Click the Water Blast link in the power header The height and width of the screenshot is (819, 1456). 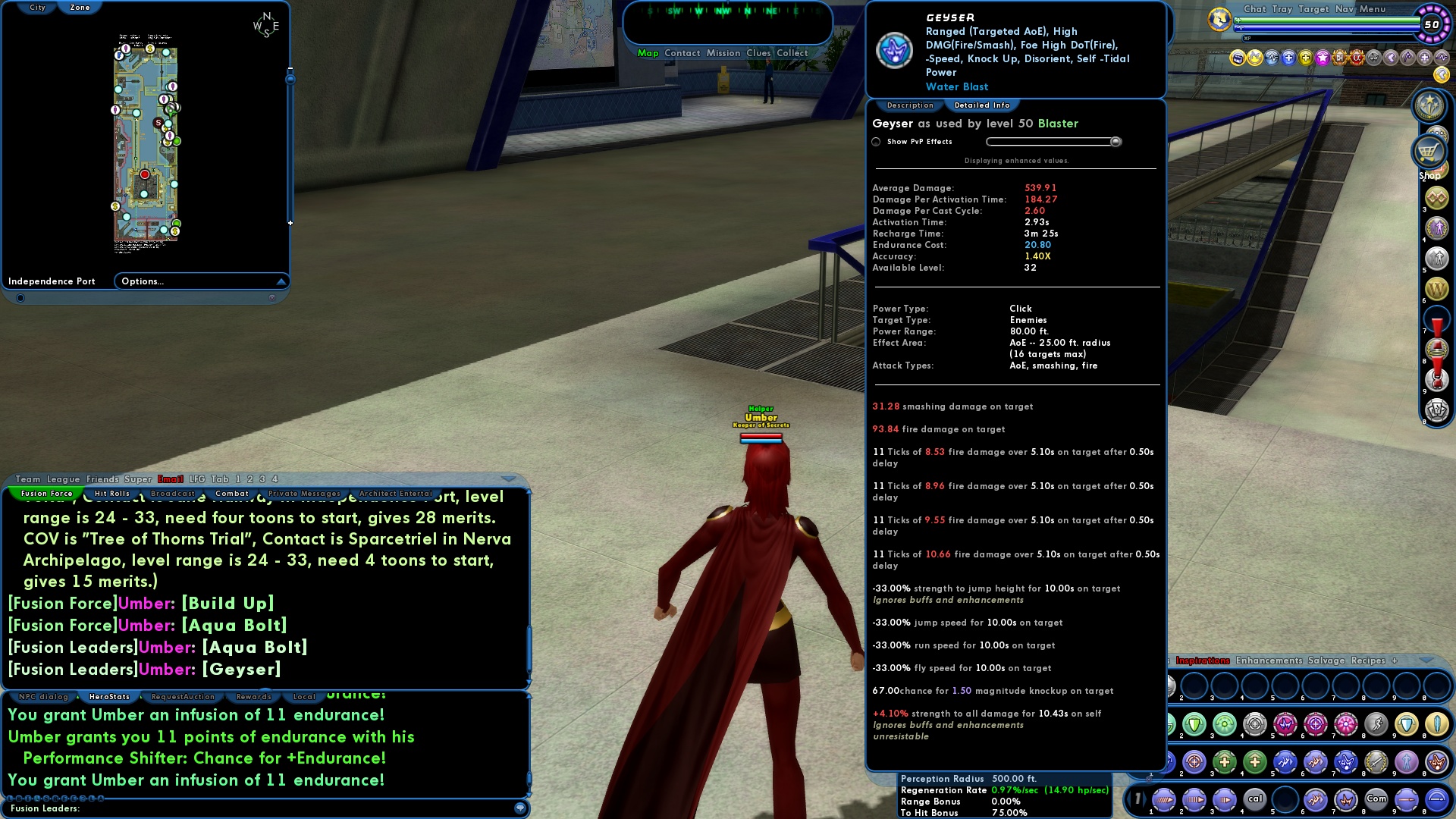point(956,86)
